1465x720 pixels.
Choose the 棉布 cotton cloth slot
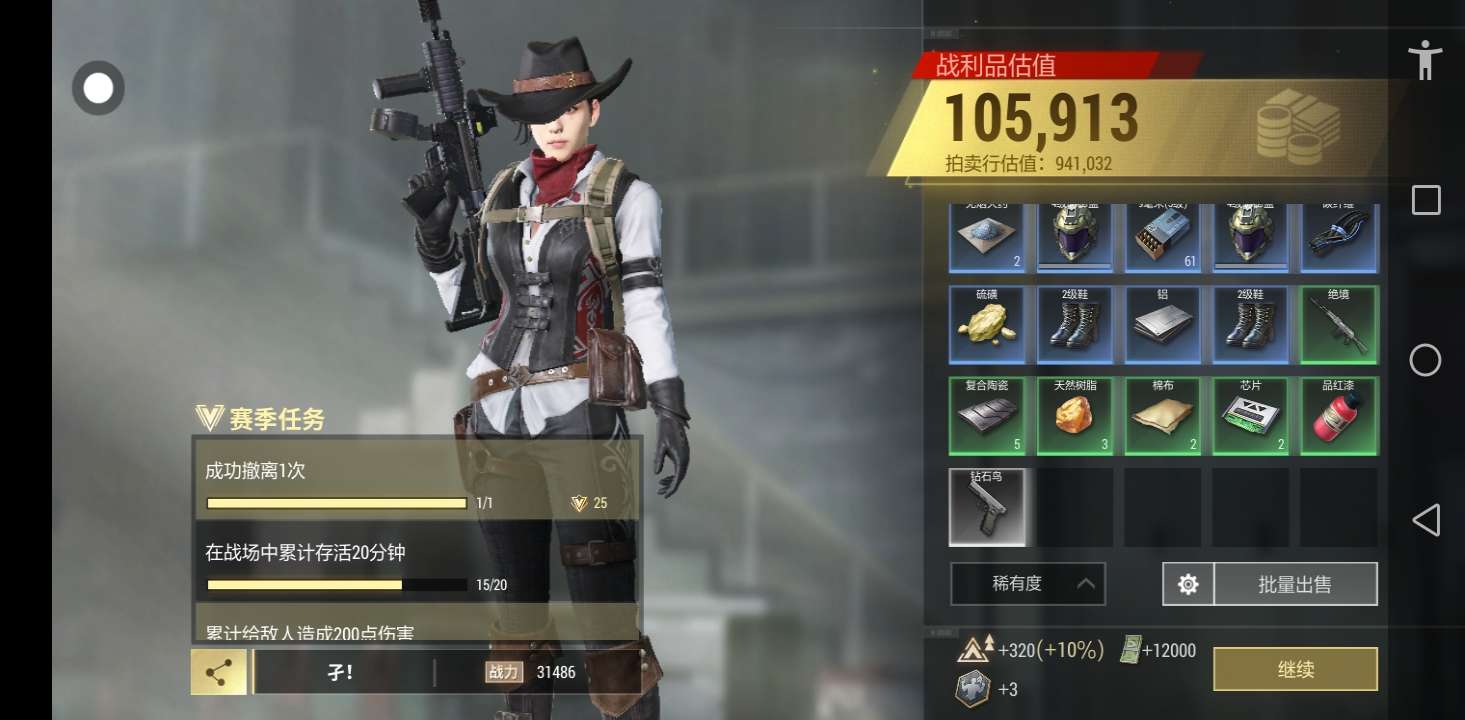click(1163, 416)
